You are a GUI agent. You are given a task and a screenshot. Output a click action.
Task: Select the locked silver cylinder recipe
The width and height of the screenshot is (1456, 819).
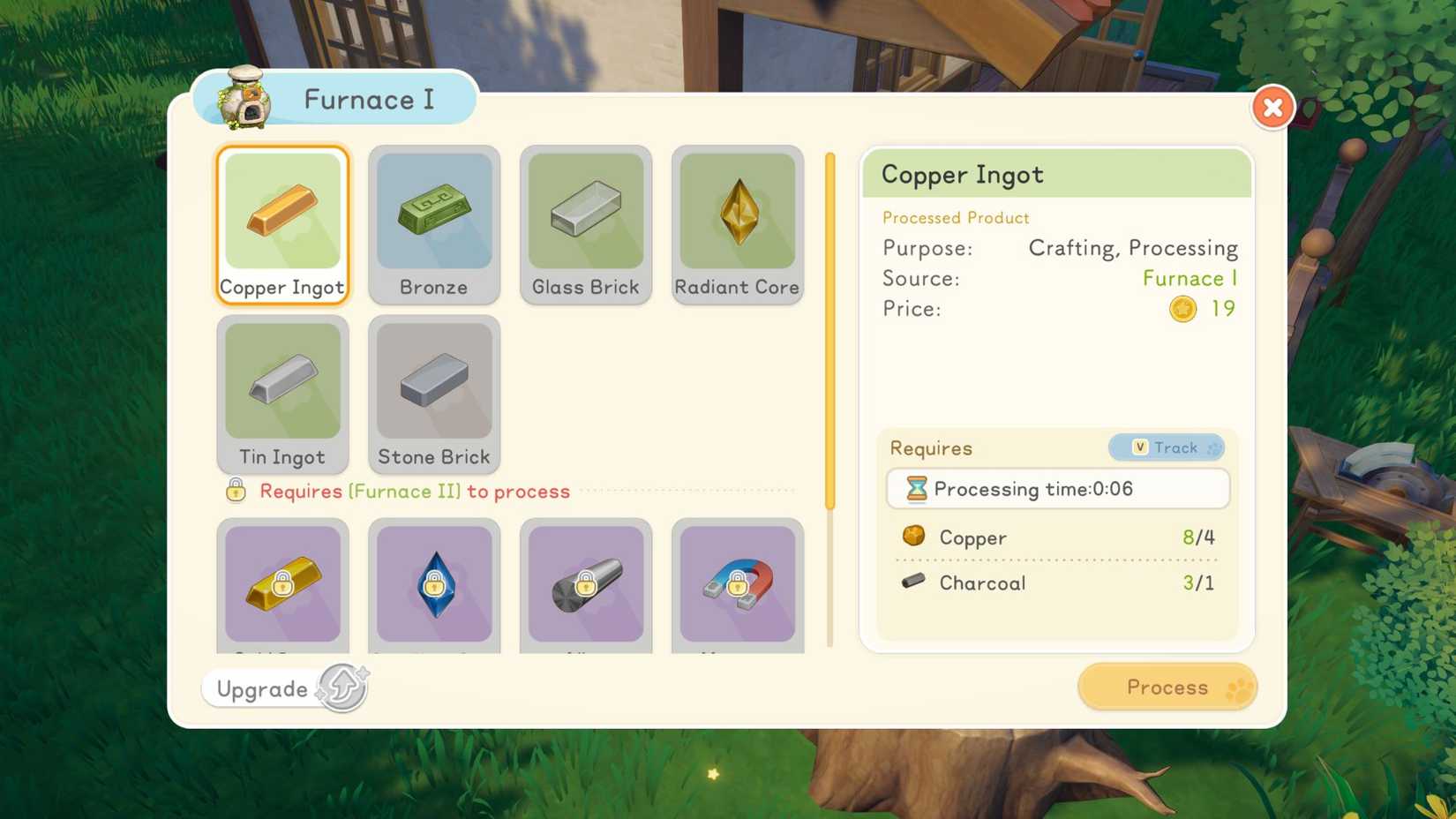pos(586,584)
